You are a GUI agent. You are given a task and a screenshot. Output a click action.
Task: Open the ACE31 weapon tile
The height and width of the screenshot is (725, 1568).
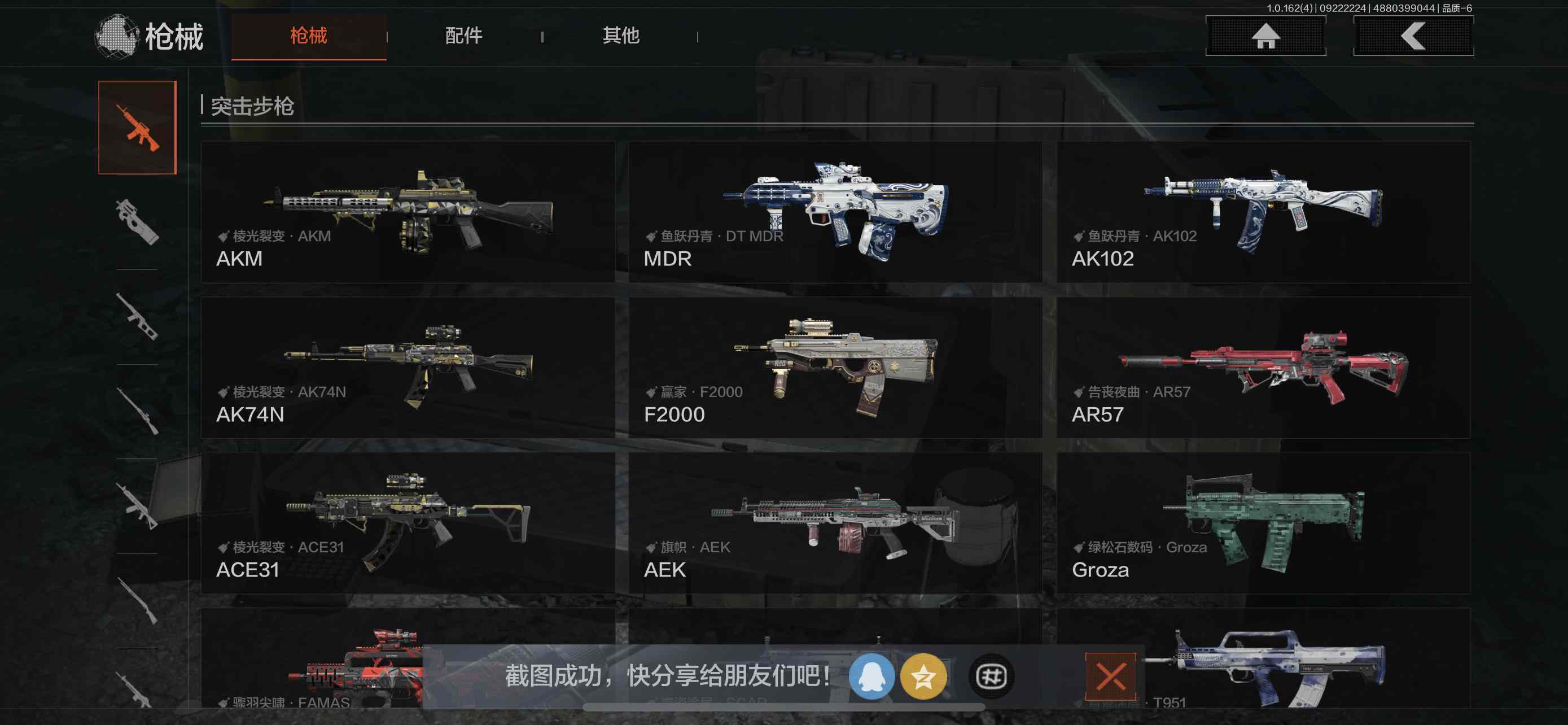point(407,522)
